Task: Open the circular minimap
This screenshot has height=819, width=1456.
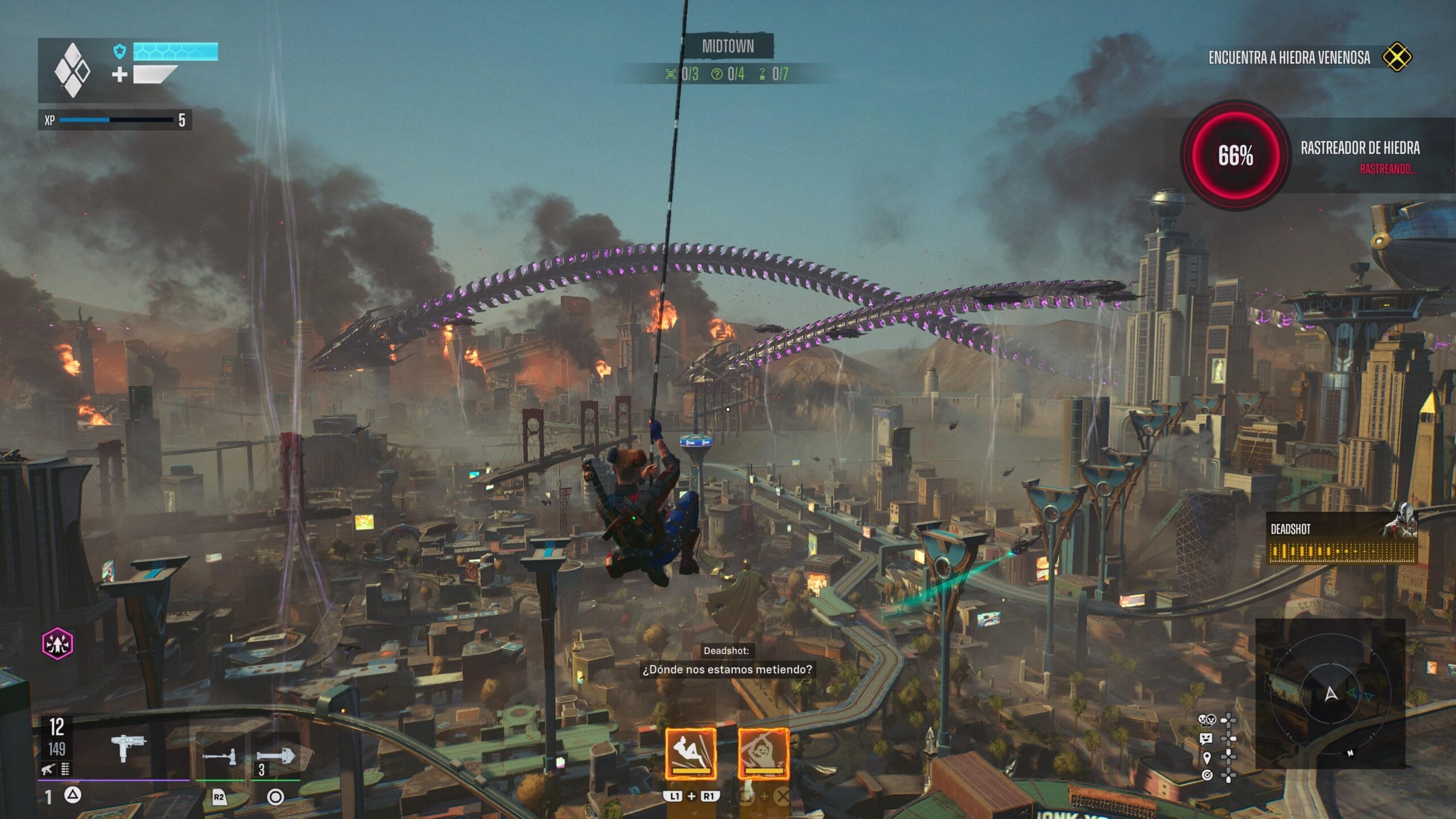Action: (1330, 693)
